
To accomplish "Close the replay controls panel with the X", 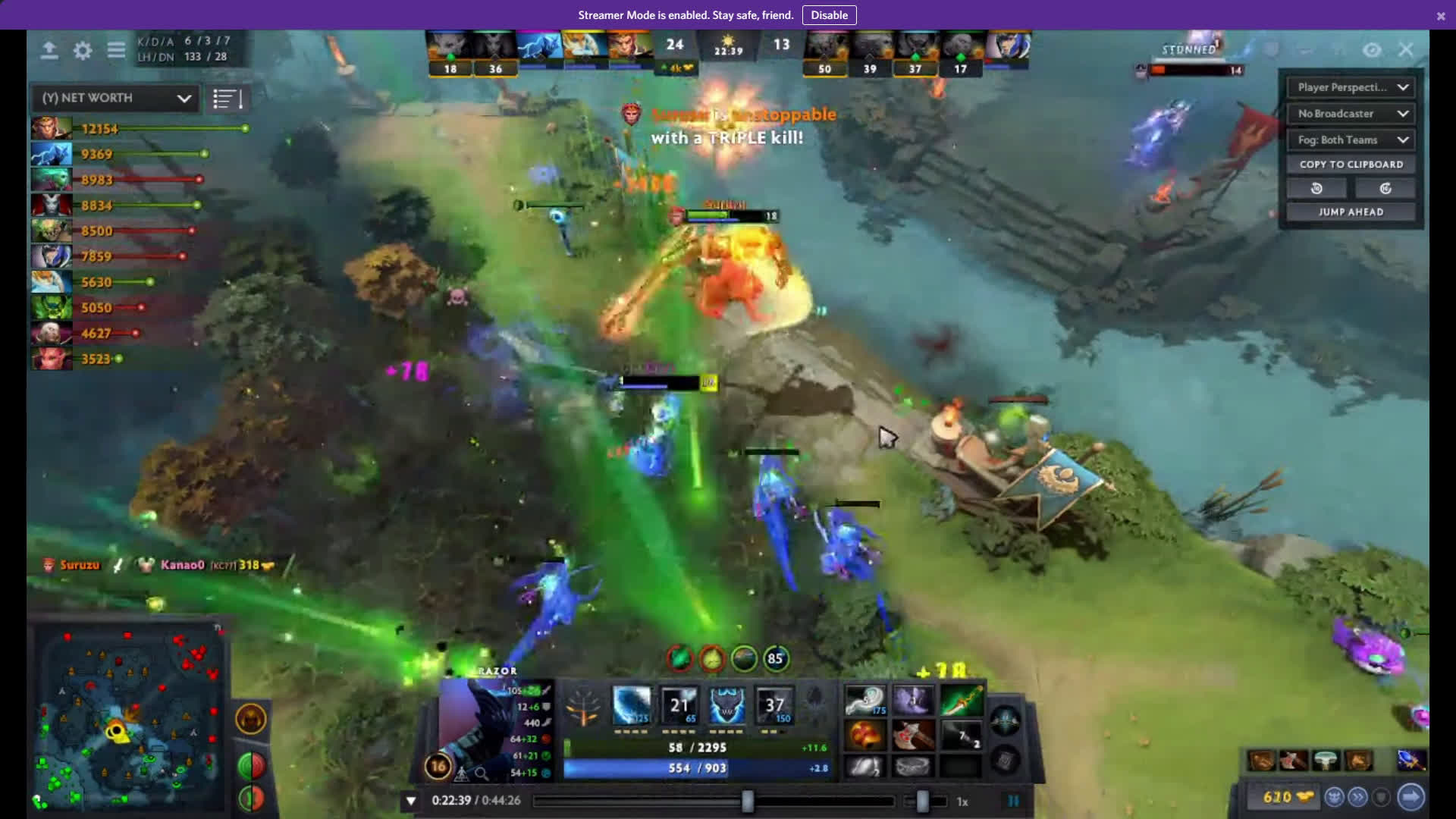I will 1406,50.
